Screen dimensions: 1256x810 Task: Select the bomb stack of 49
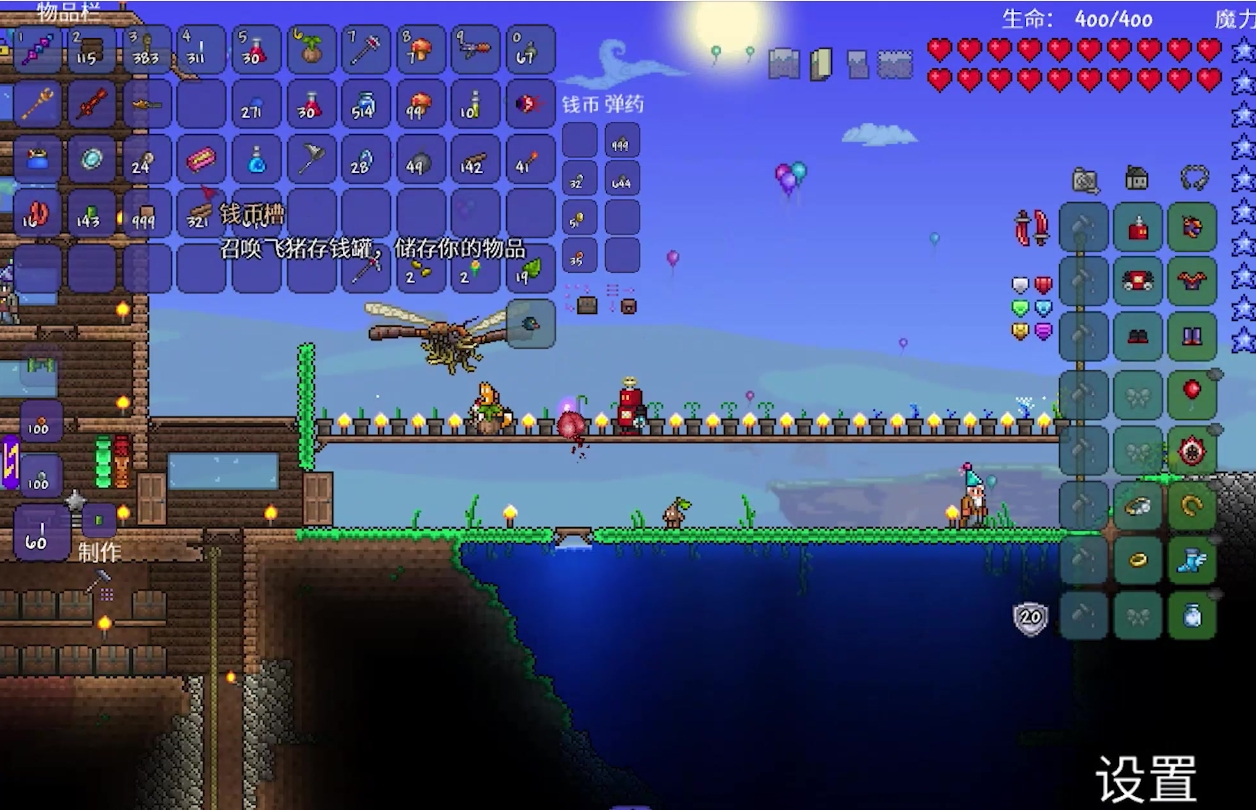[420, 159]
